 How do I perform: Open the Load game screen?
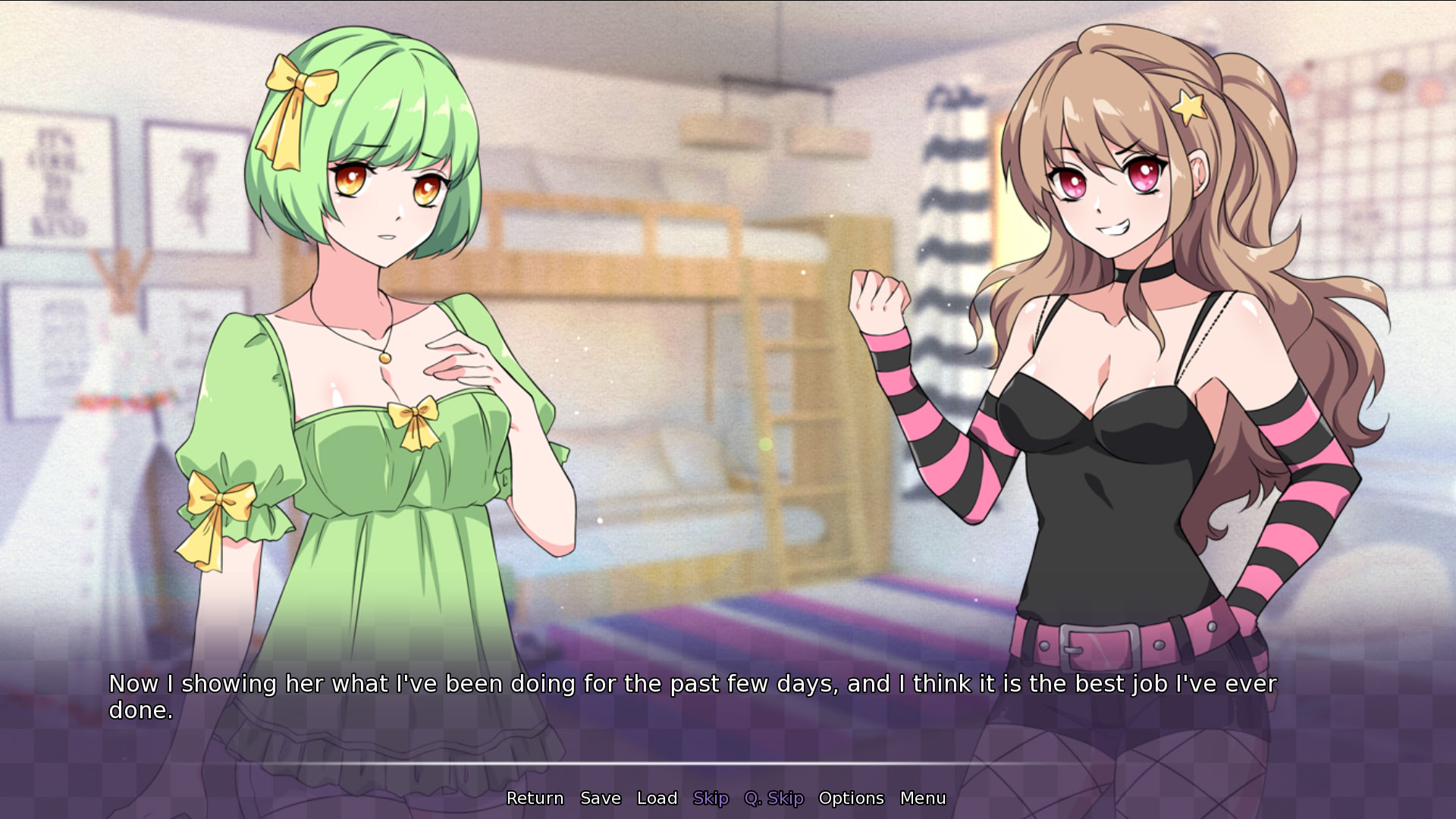(657, 798)
